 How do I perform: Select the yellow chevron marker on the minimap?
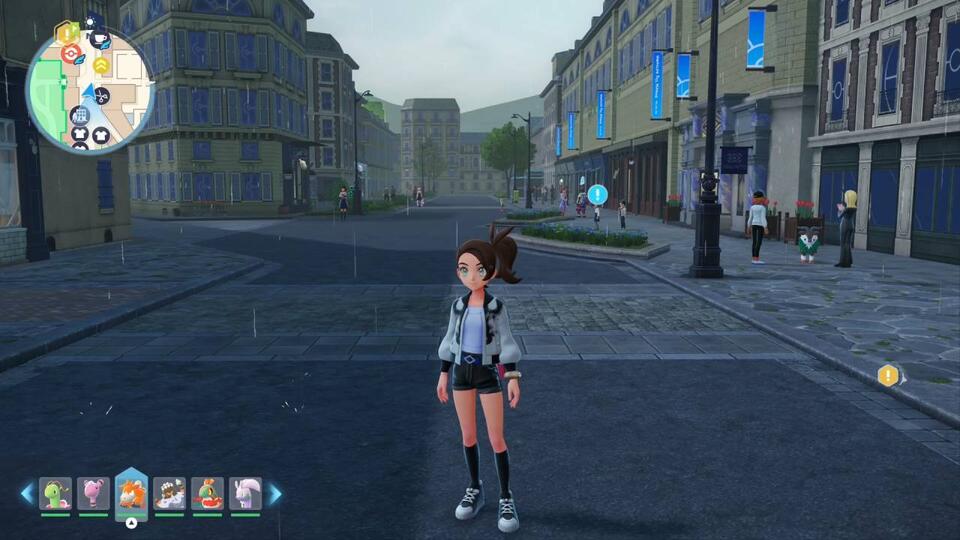click(x=101, y=65)
